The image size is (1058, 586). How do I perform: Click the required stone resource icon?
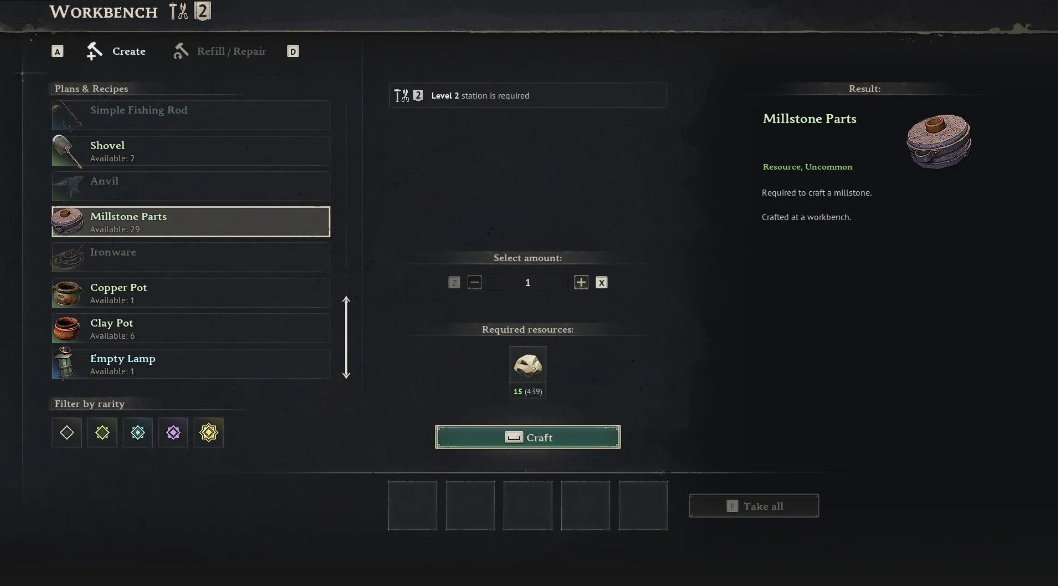(528, 366)
